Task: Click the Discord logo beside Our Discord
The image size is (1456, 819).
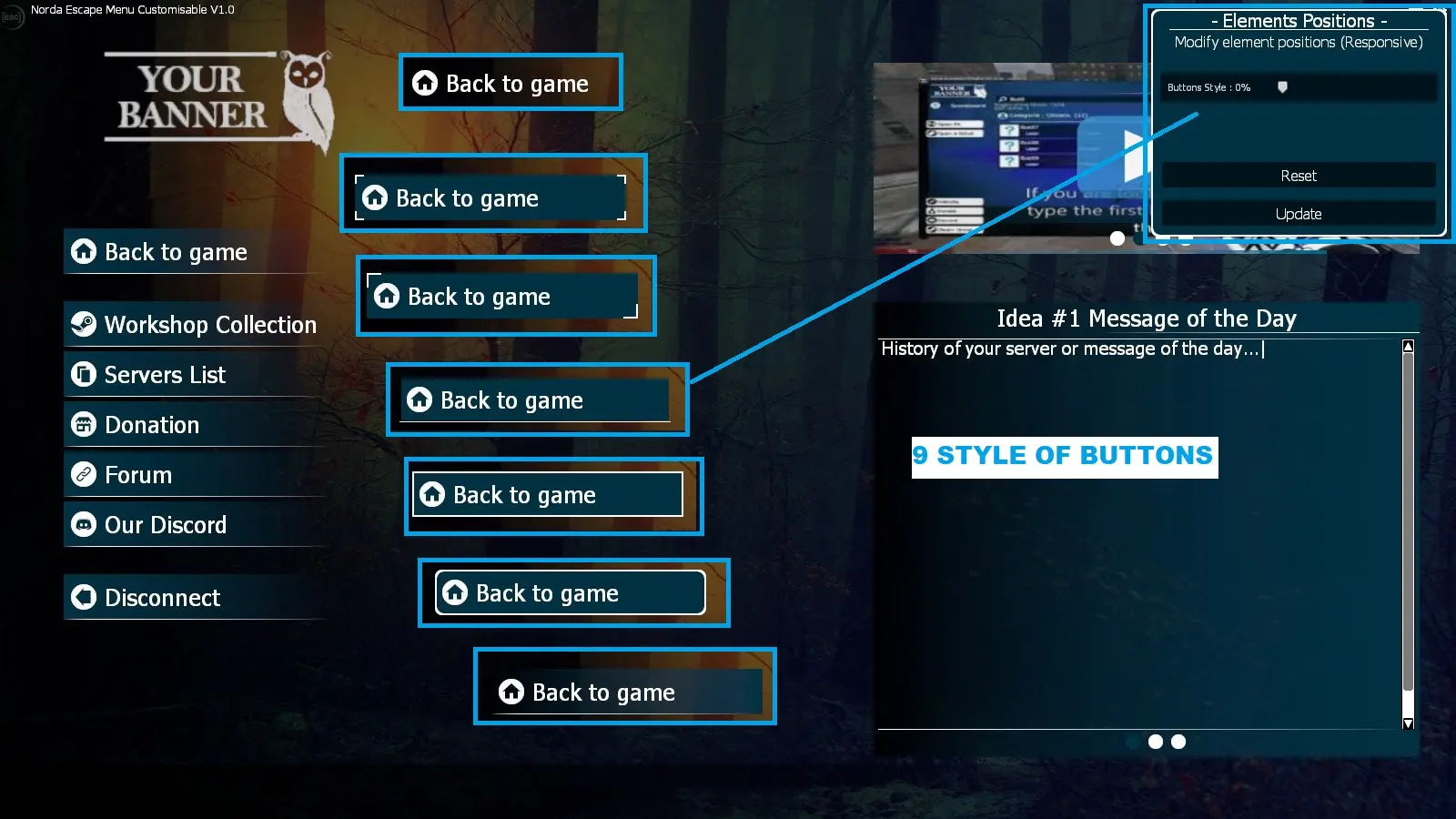Action: tap(85, 525)
